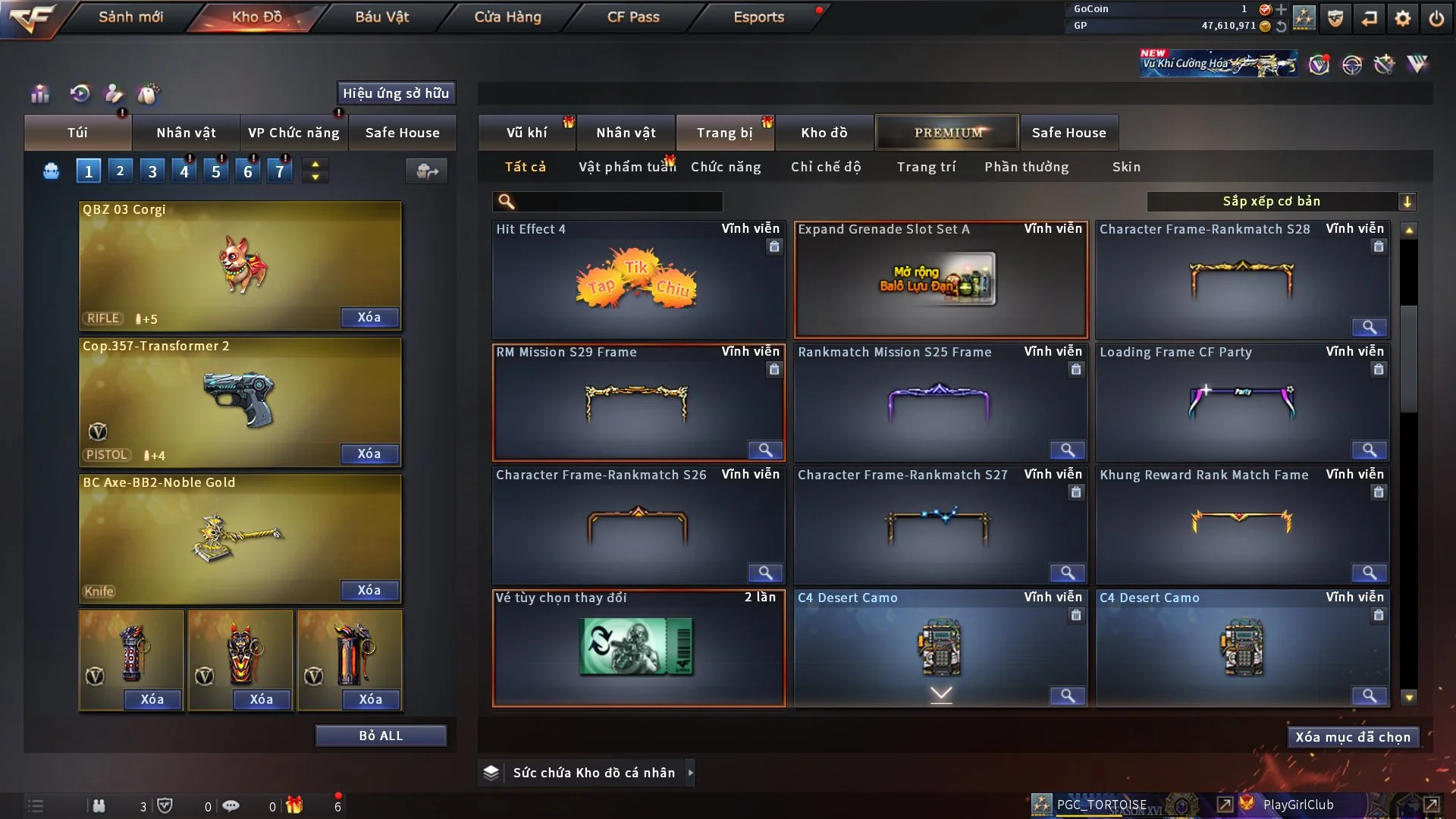Image resolution: width=1456 pixels, height=819 pixels.
Task: Show the Skin subcategory
Action: click(1126, 167)
